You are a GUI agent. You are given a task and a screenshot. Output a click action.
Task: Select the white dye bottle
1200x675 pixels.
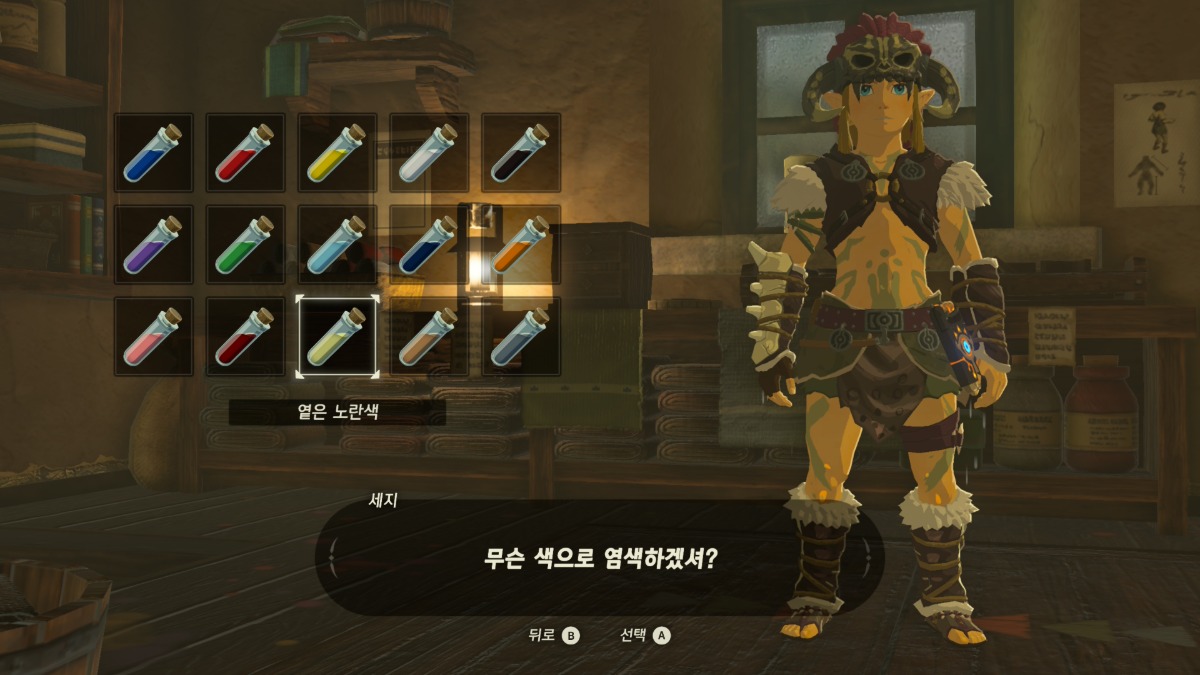pos(429,152)
